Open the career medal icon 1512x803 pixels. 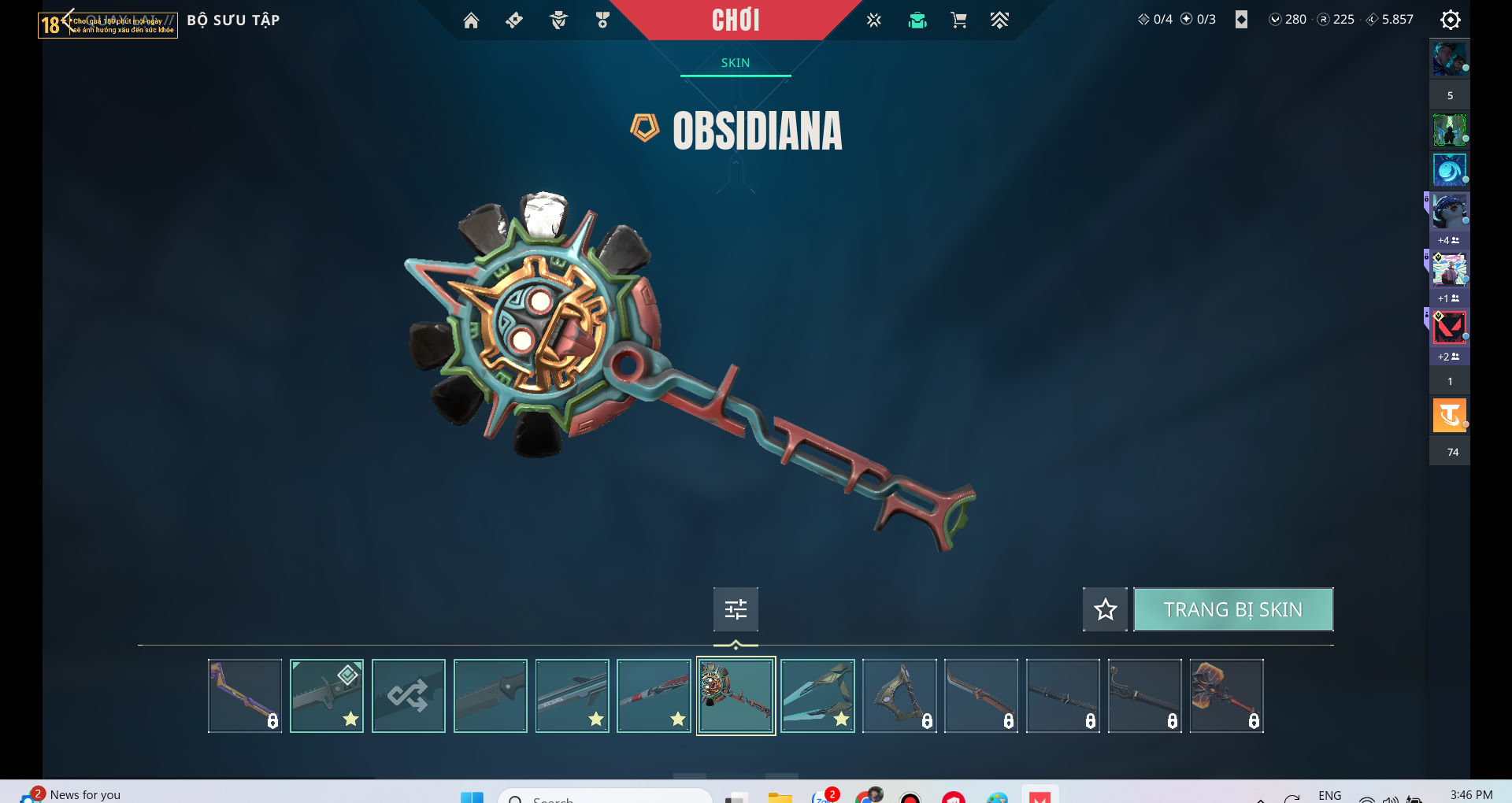tap(602, 20)
